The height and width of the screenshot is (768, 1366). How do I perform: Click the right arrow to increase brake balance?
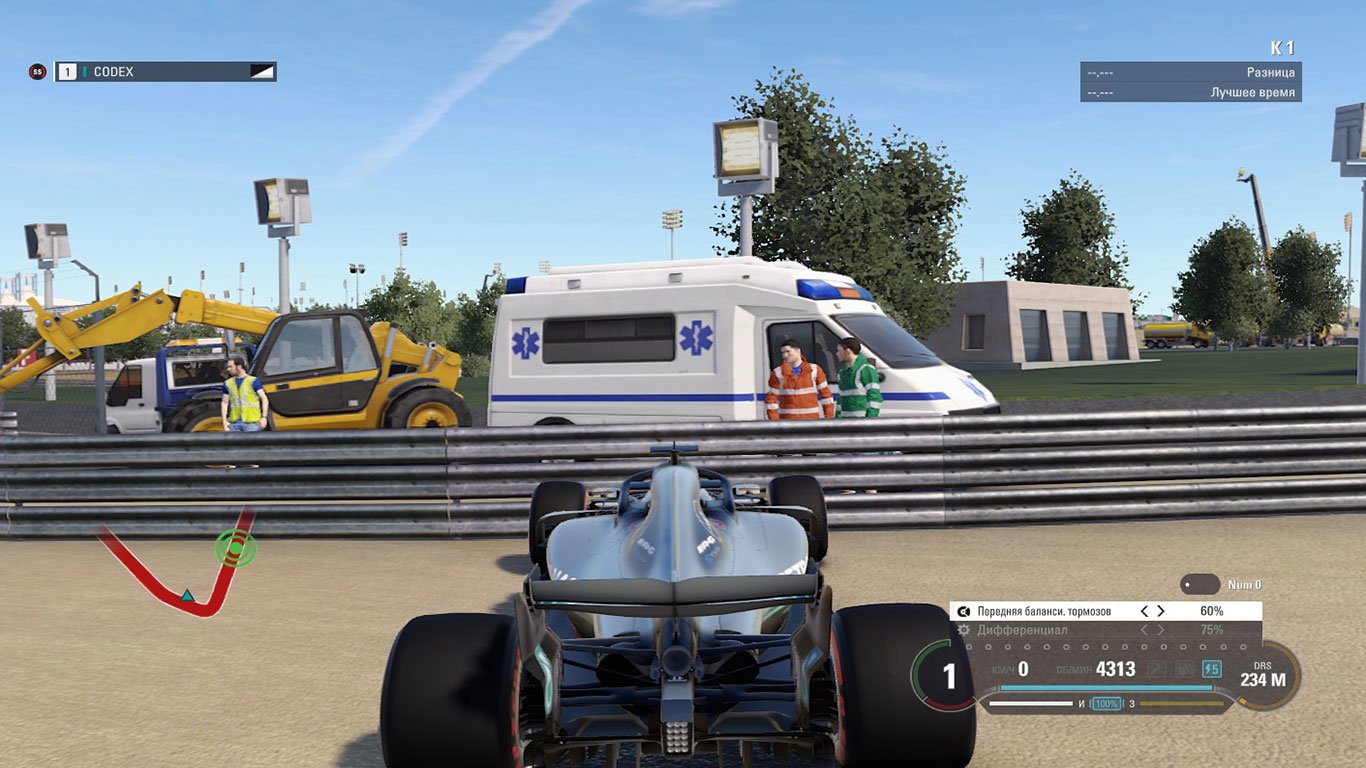[x=1161, y=609]
